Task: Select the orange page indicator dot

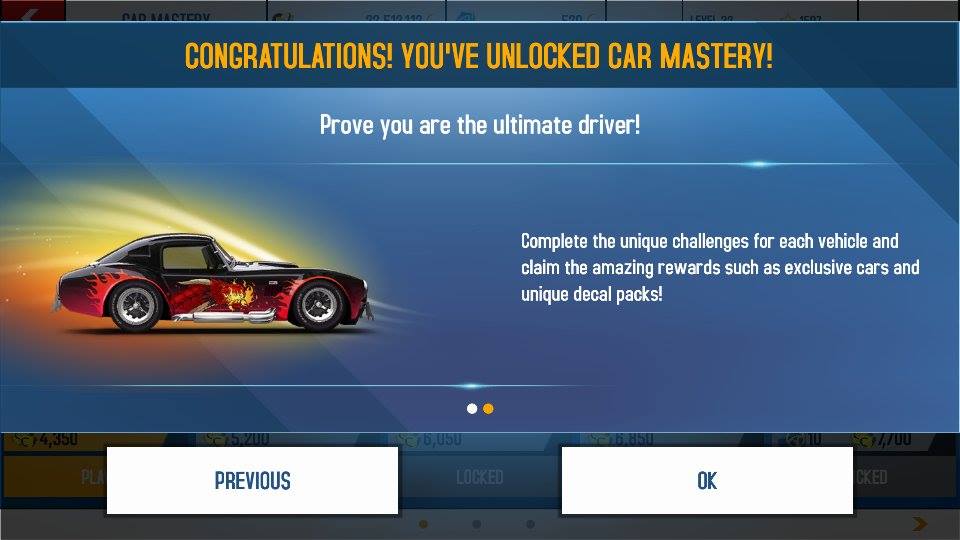Action: 488,408
